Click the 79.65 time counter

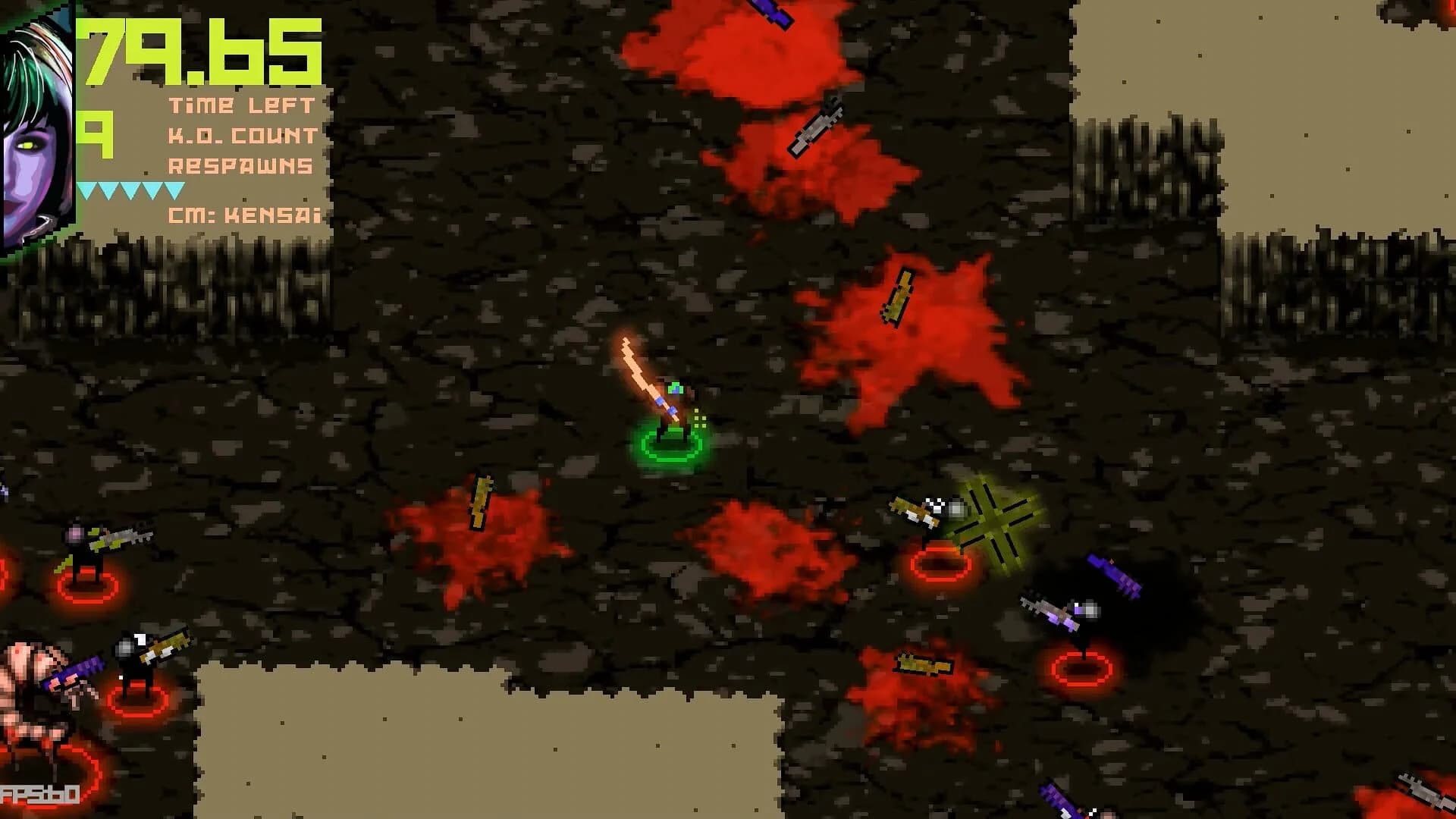[x=201, y=53]
